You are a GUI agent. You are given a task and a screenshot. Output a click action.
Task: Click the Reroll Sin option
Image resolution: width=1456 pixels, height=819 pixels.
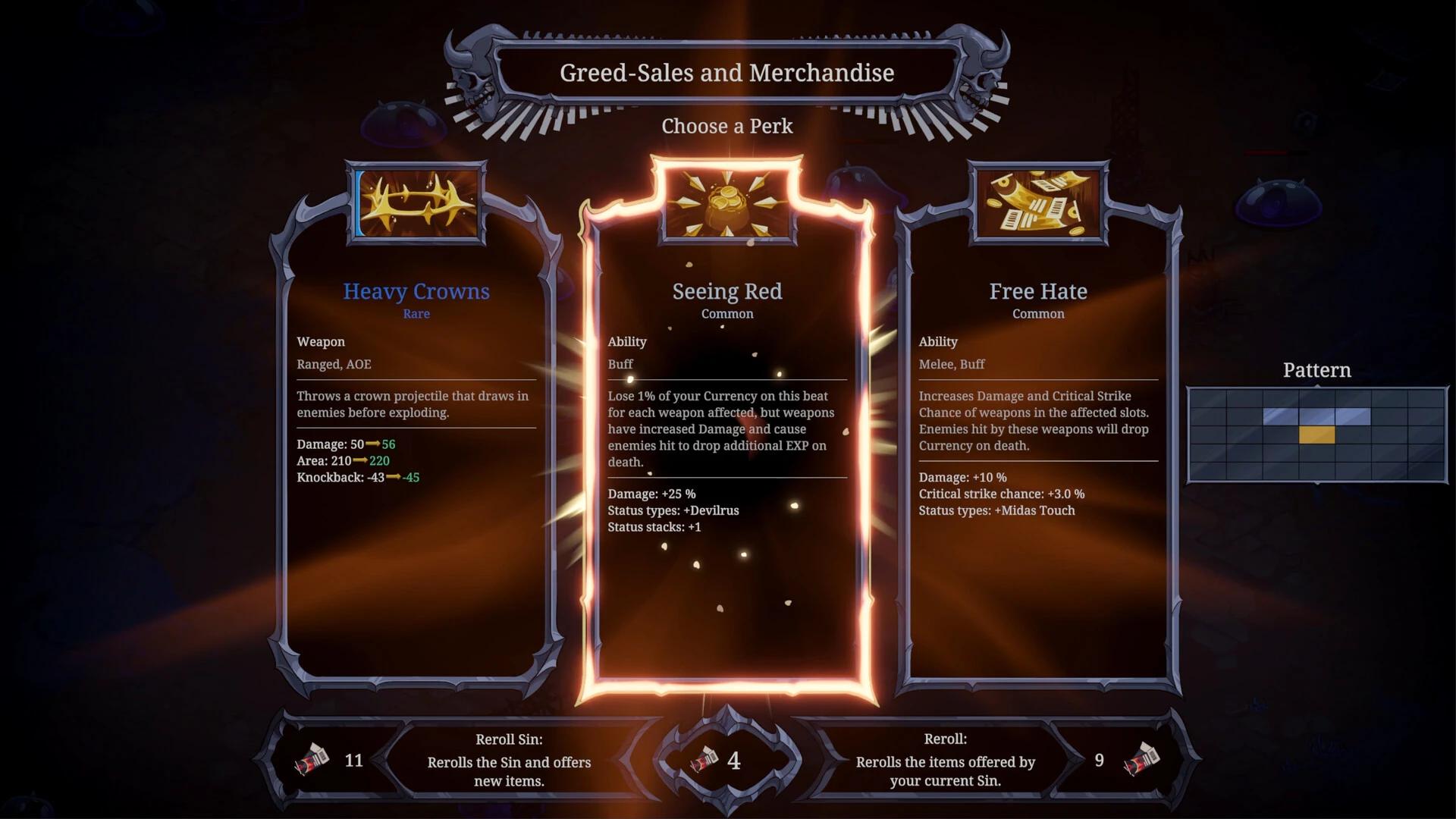click(x=508, y=762)
